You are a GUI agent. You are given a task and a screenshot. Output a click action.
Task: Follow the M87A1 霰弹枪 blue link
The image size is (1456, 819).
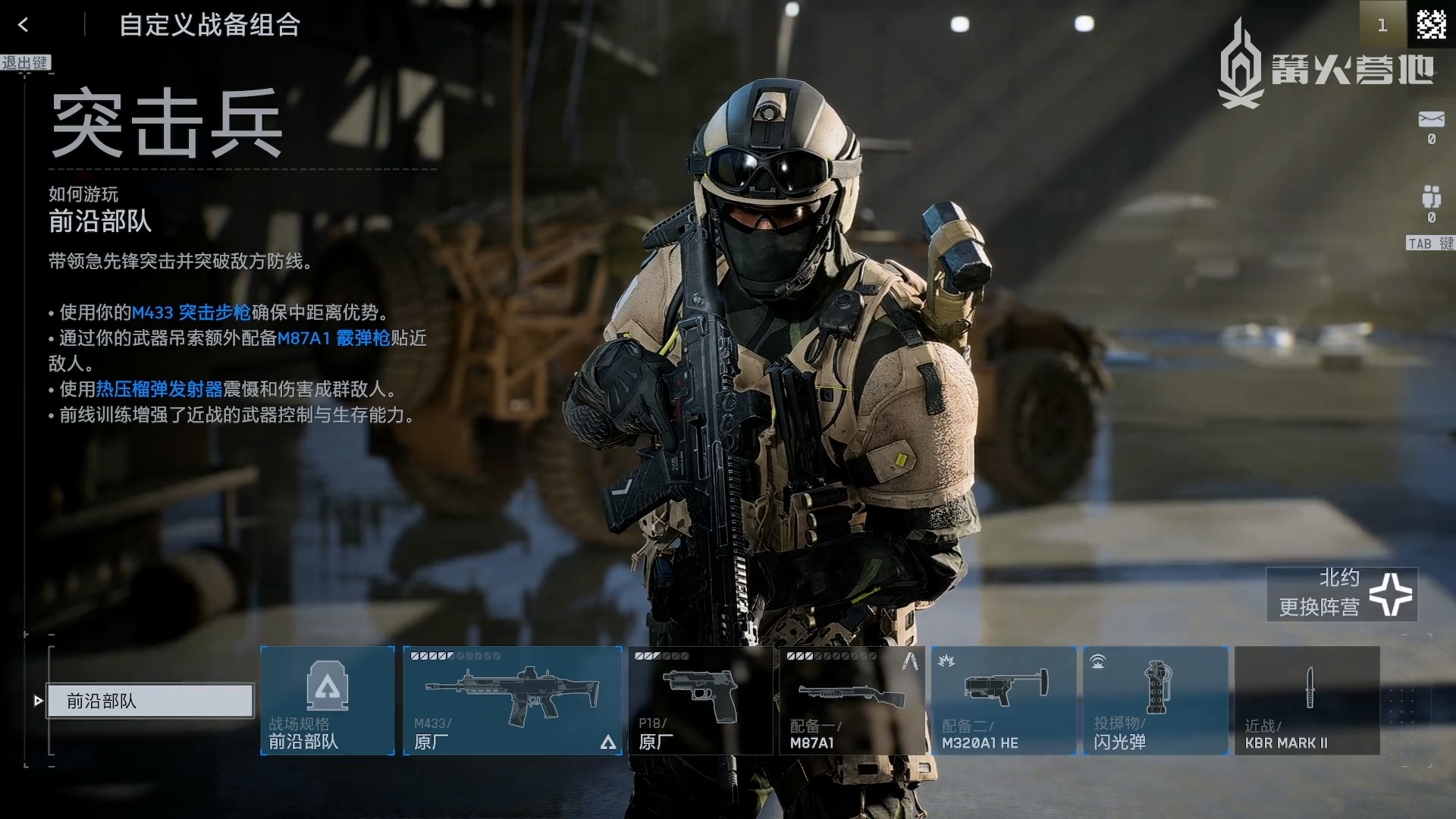(x=334, y=338)
